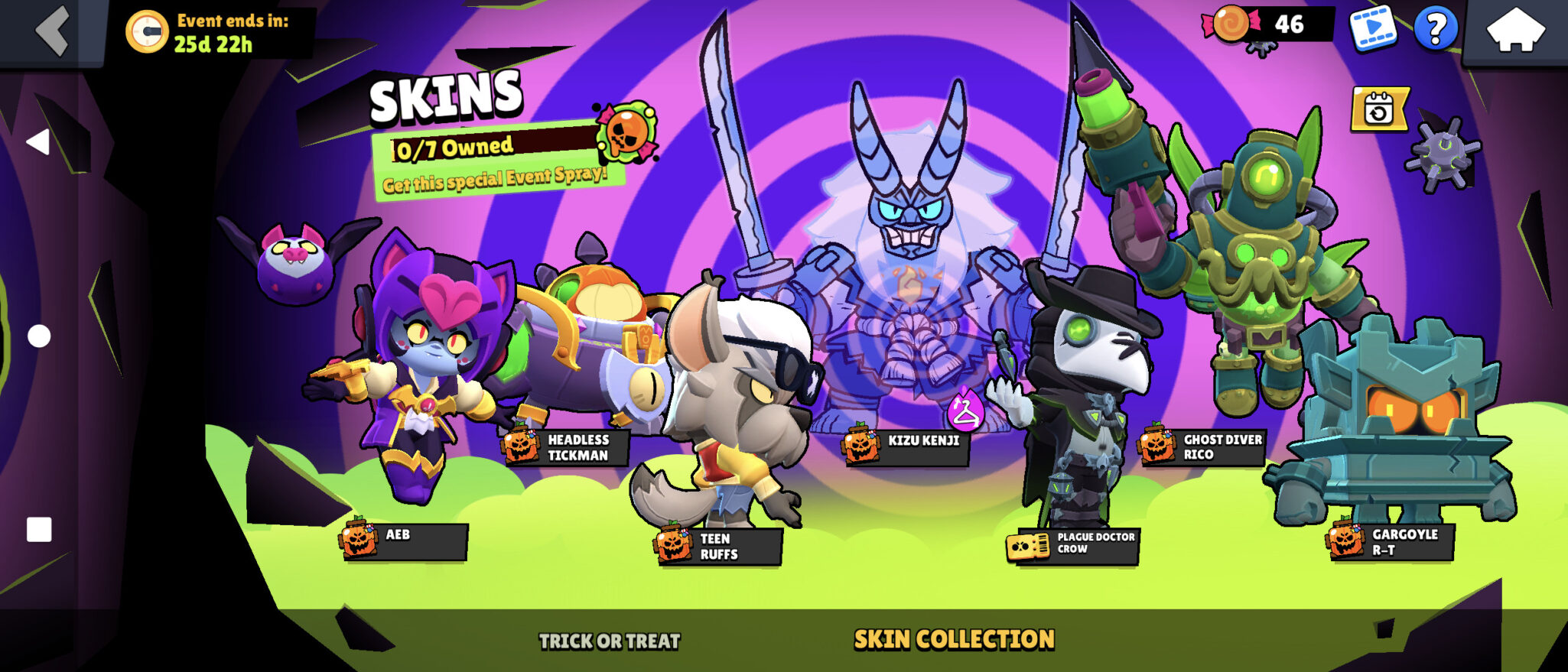Play the event video clip
Viewport: 1568px width, 672px height.
[1372, 29]
